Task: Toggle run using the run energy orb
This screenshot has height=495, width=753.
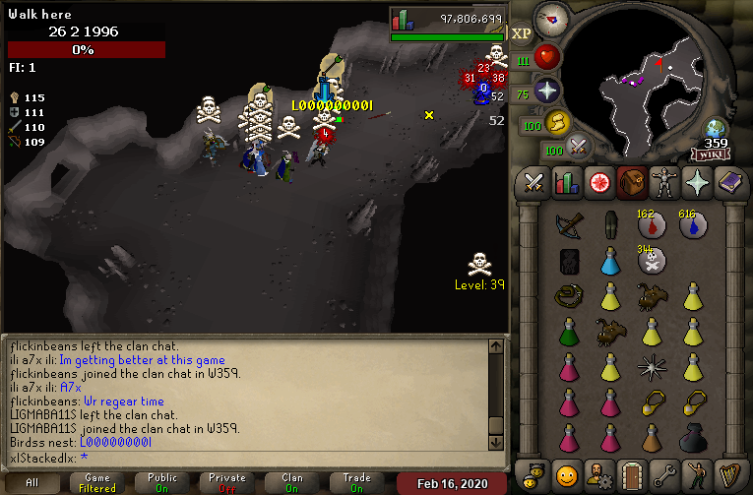Action: (x=556, y=123)
